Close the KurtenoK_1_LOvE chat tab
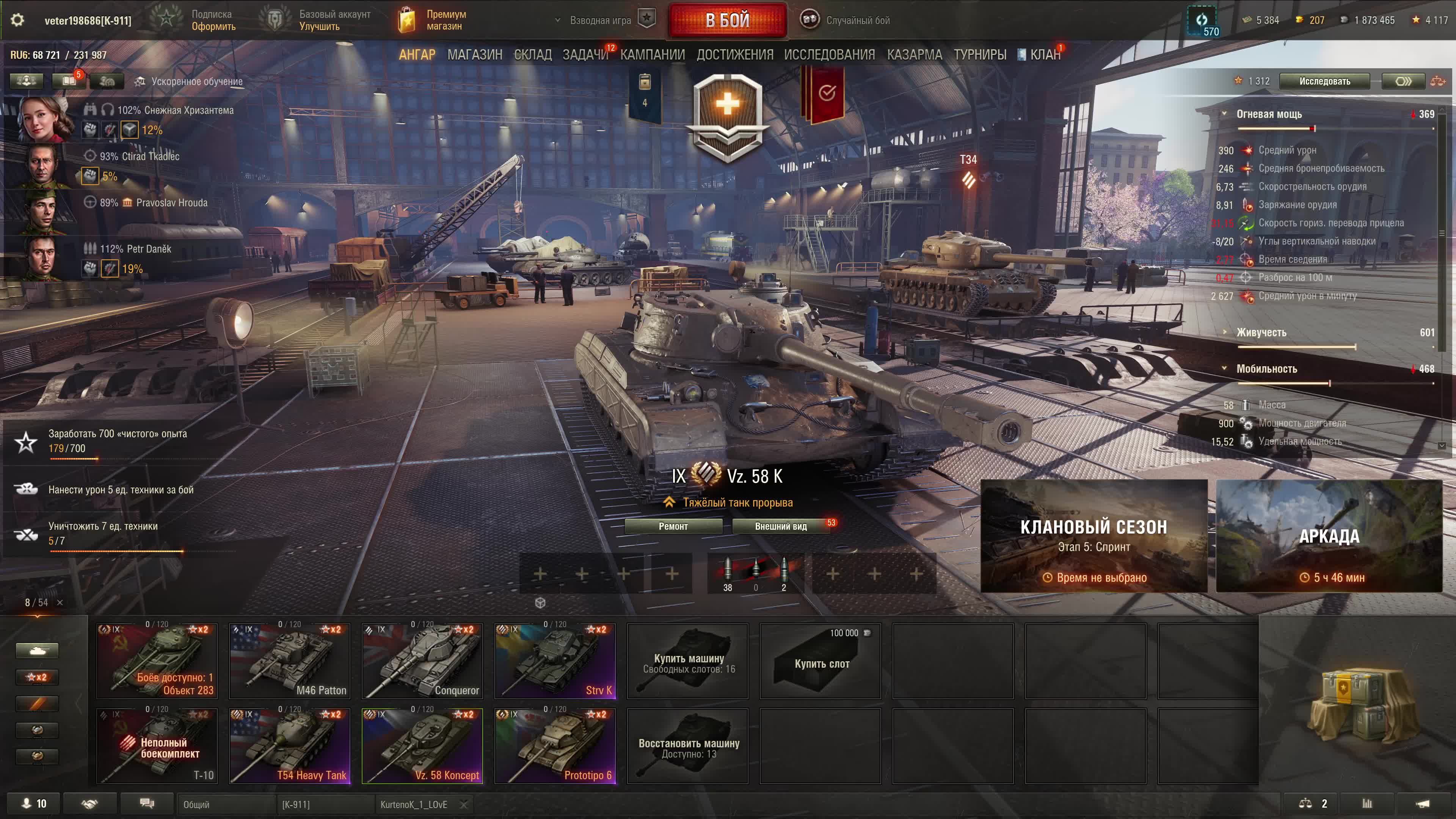1456x819 pixels. point(464,804)
